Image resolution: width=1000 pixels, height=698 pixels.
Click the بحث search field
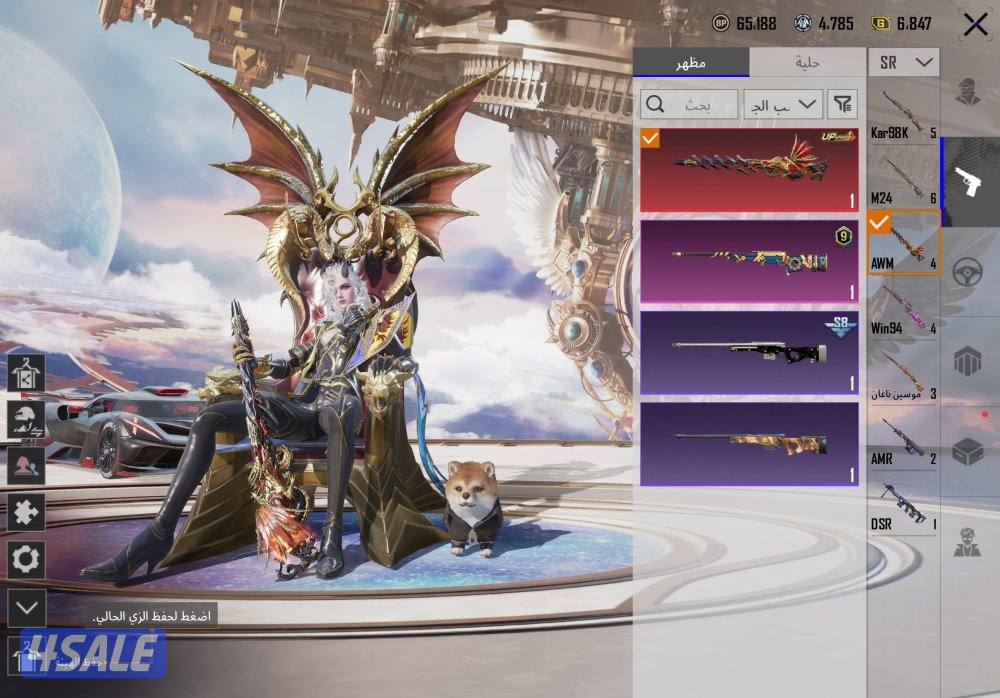[690, 104]
